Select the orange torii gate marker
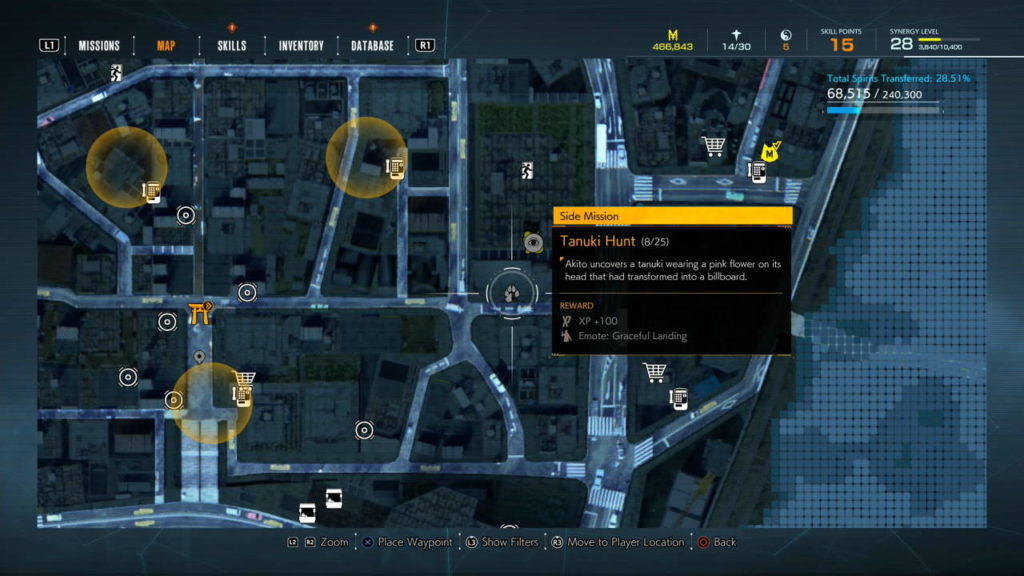The width and height of the screenshot is (1024, 576). click(x=197, y=313)
